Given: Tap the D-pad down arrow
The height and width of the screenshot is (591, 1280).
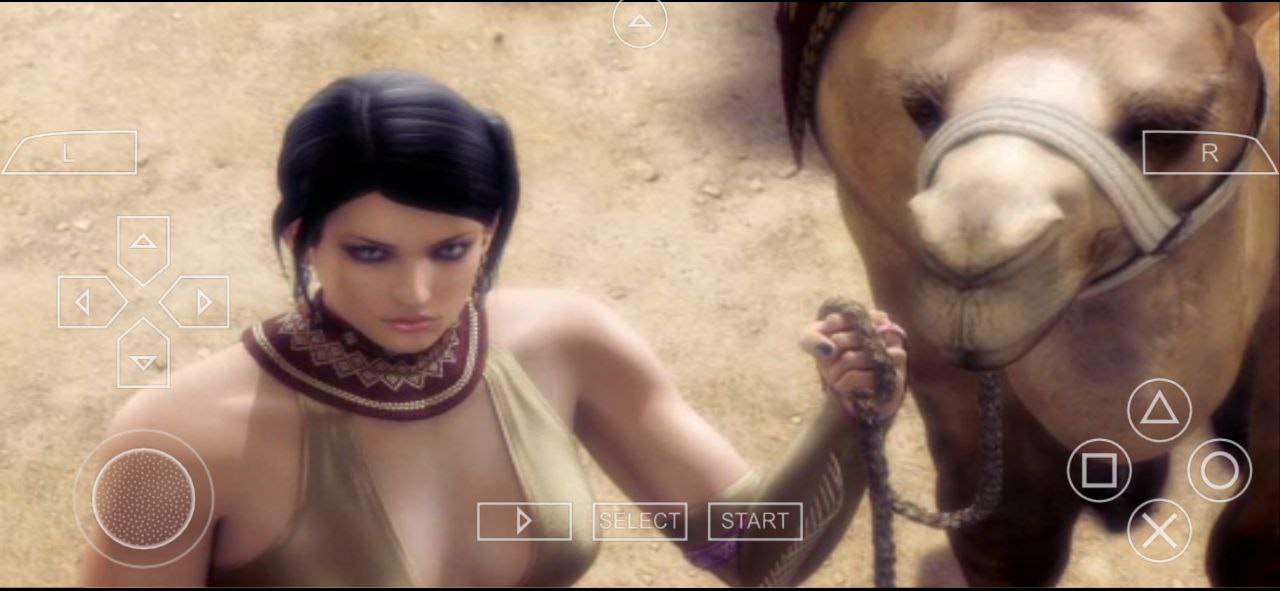Looking at the screenshot, I should (143, 358).
